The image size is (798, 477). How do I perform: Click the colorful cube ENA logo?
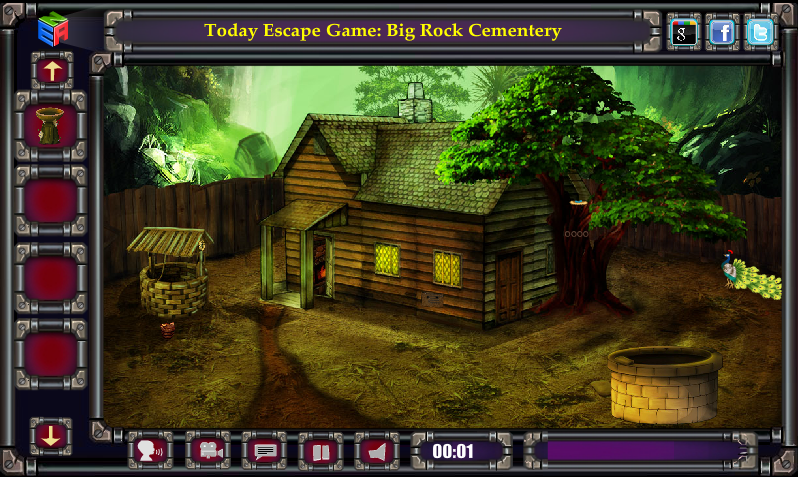click(x=52, y=29)
